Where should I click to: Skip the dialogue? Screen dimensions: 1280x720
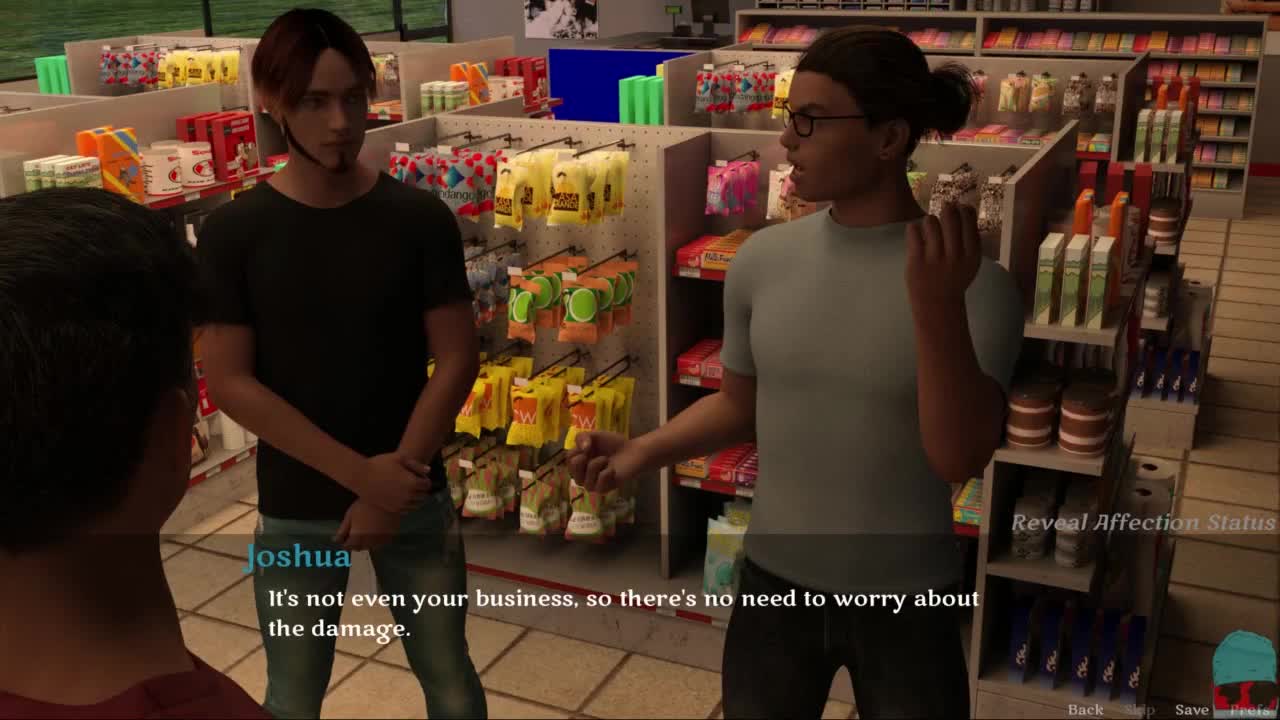point(1139,709)
